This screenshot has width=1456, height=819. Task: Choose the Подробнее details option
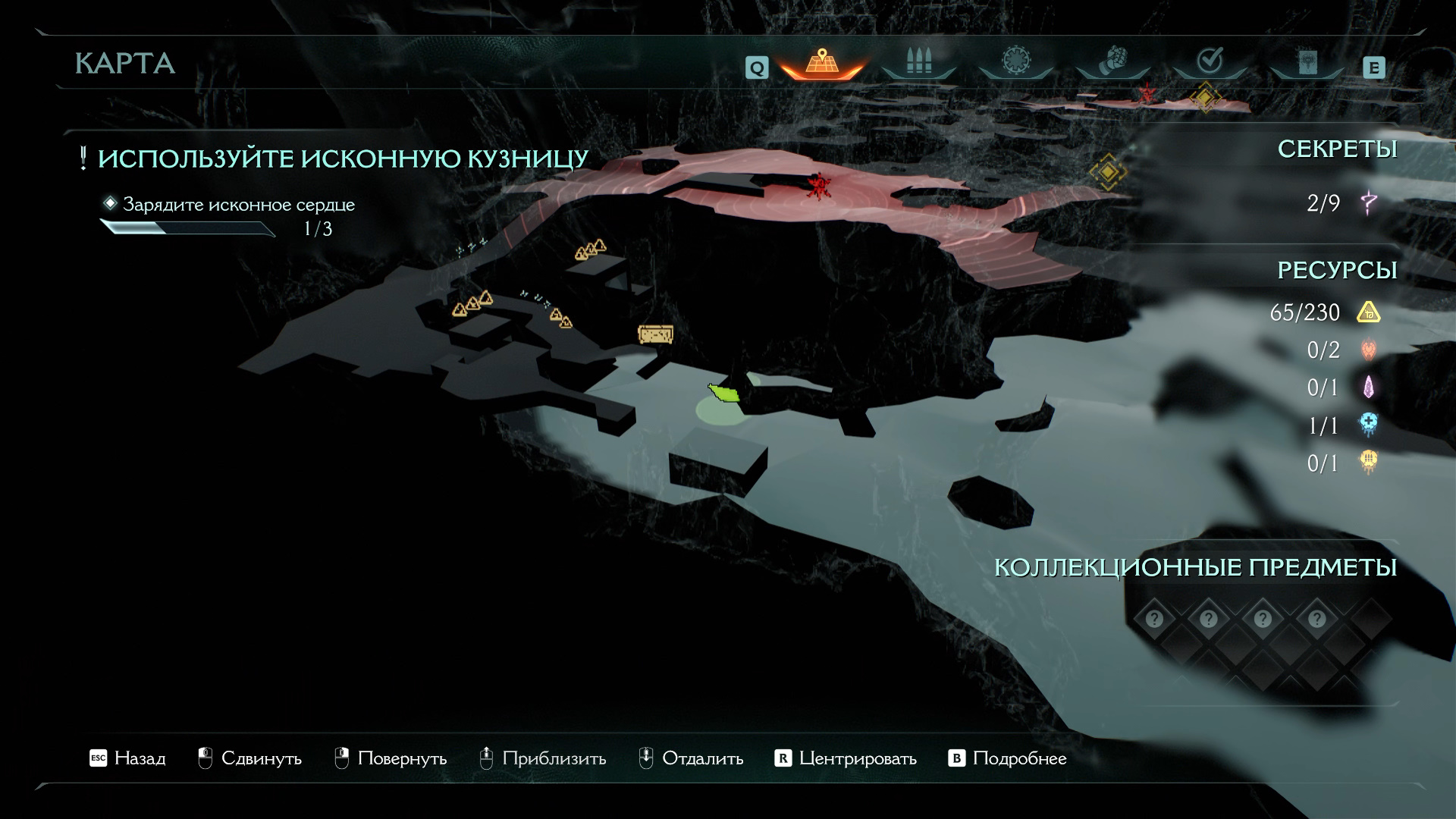(1008, 758)
